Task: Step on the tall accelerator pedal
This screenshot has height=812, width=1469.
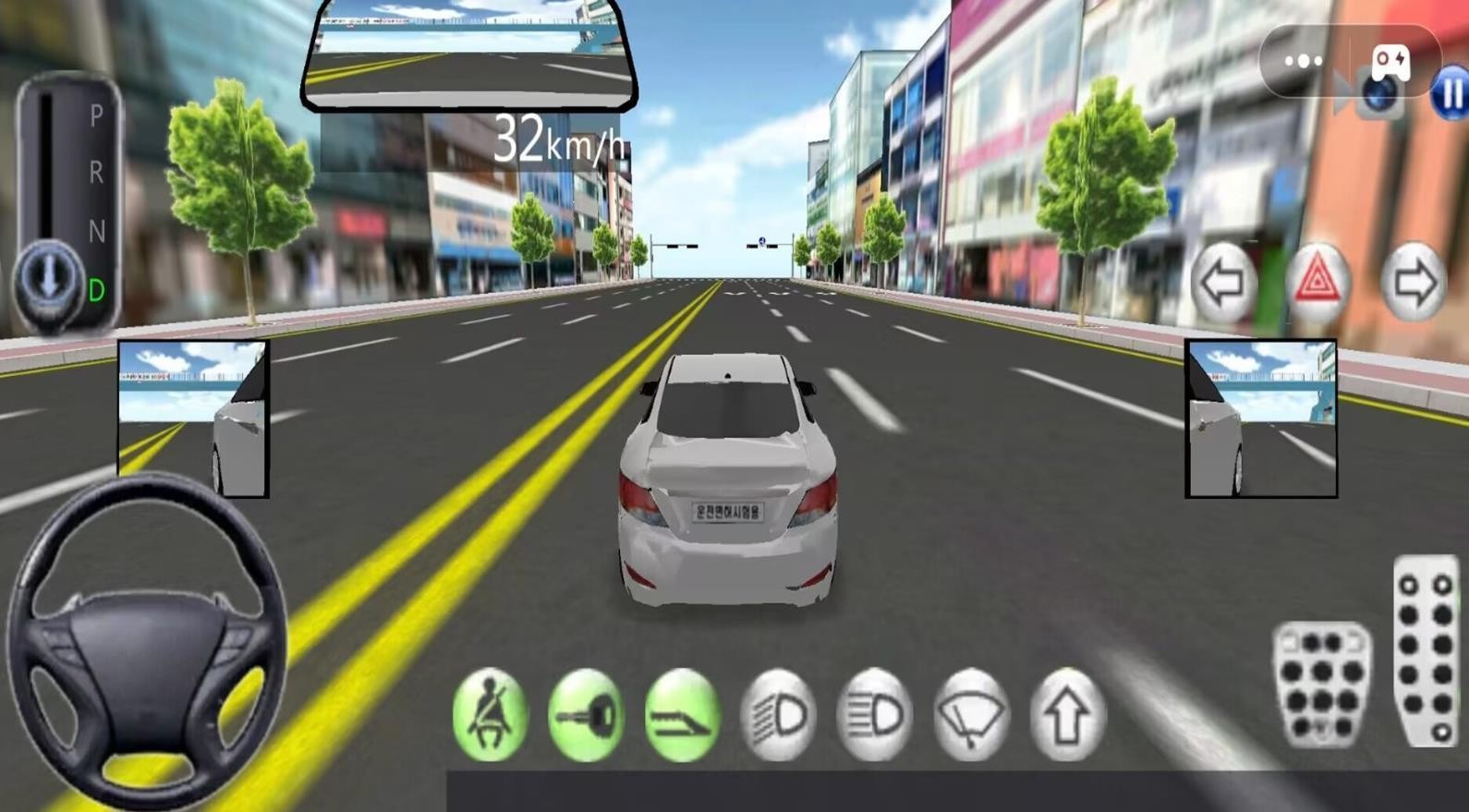Action: point(1426,649)
